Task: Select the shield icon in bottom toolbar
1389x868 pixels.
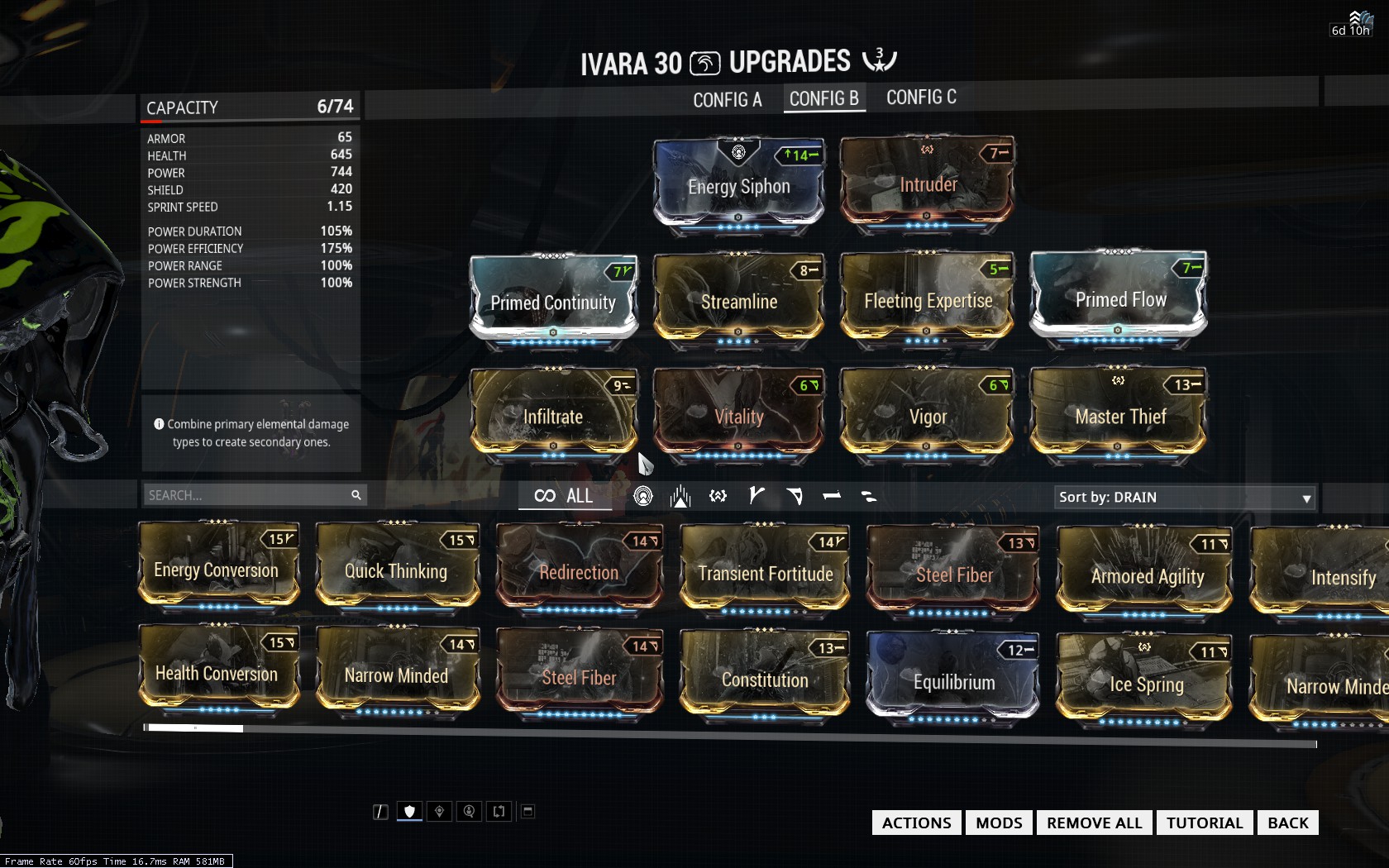Action: (x=409, y=812)
